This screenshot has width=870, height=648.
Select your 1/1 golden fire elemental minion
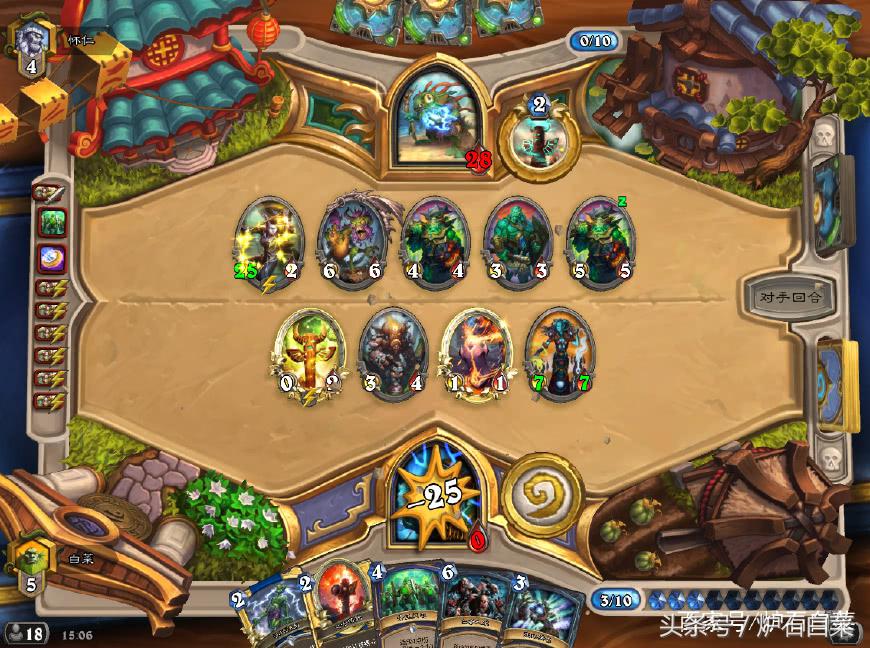[x=476, y=355]
